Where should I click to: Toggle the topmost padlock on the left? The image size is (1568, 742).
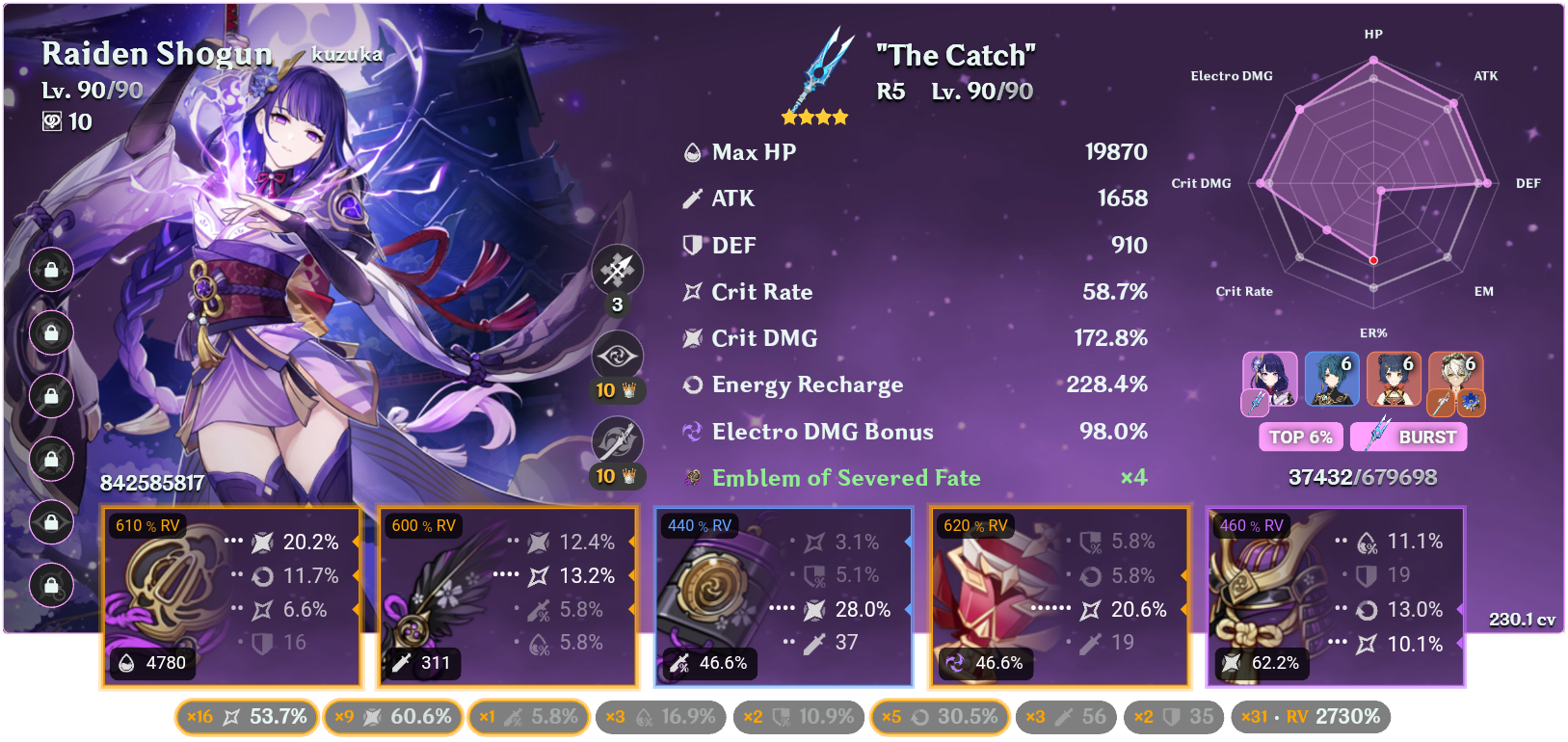(51, 270)
